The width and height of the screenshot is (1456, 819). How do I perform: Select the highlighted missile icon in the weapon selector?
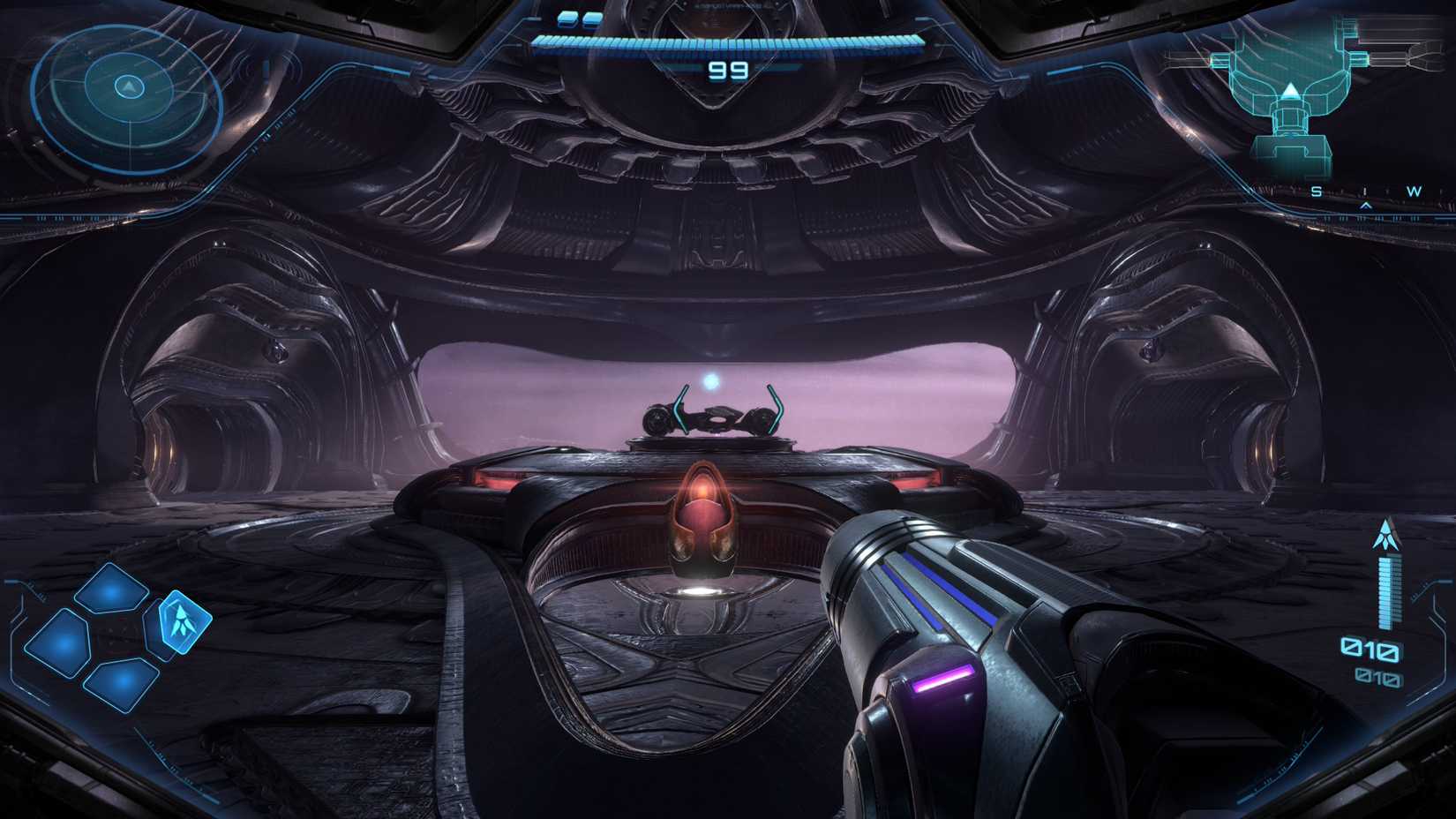182,625
